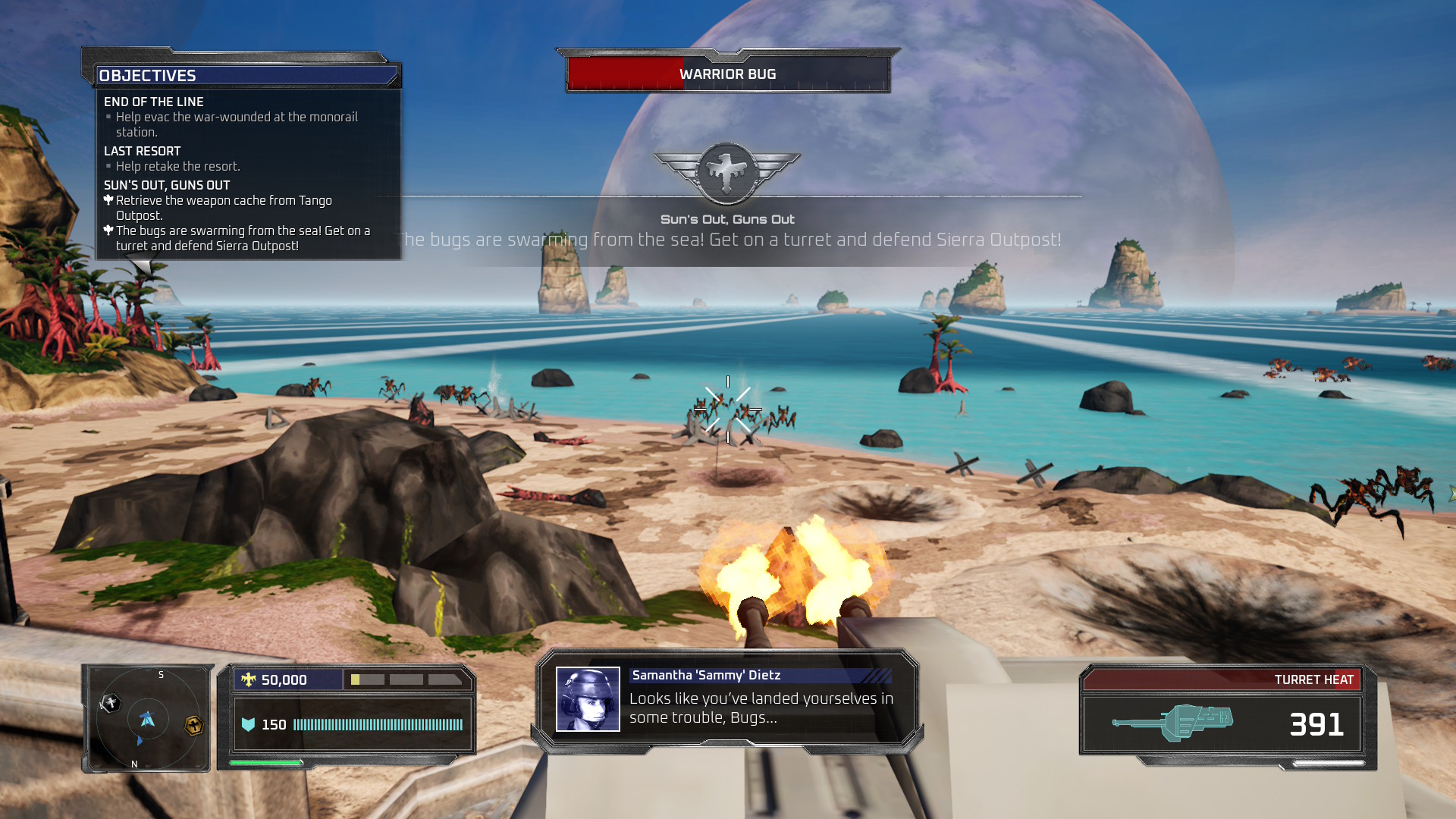Image resolution: width=1456 pixels, height=819 pixels.
Task: Select the End of the Line objective
Action: [154, 102]
